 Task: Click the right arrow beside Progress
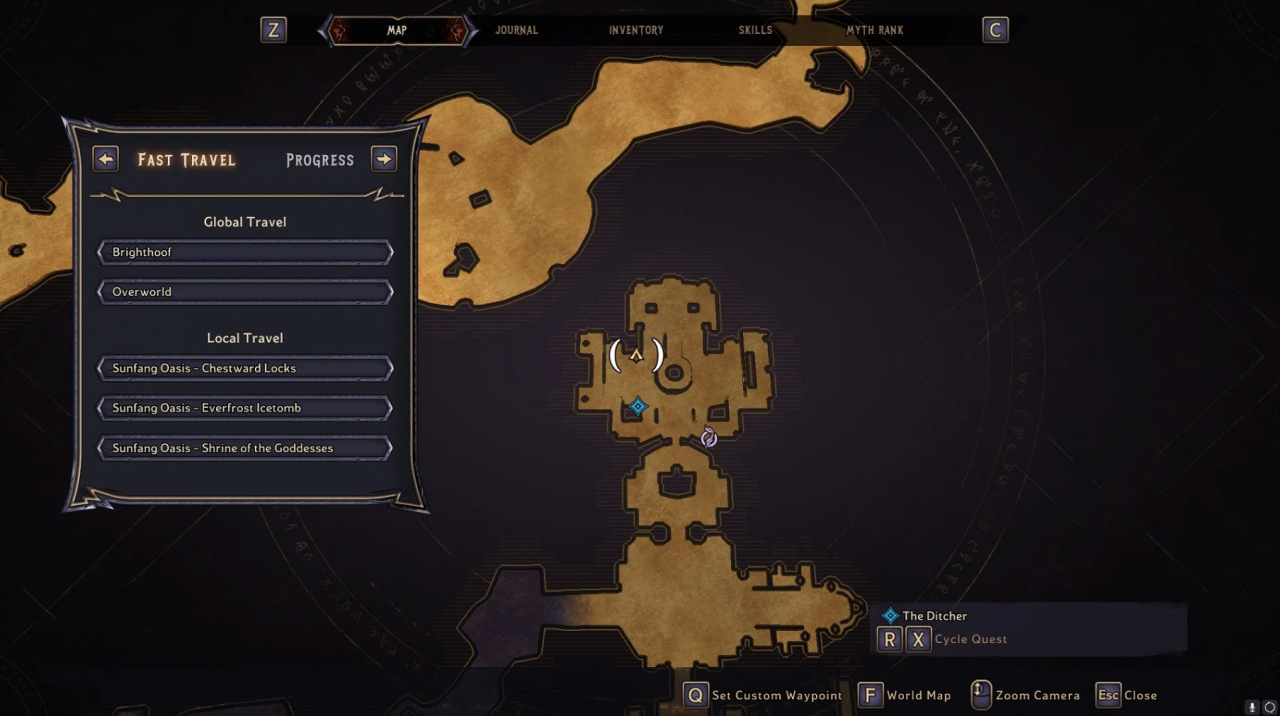(384, 159)
